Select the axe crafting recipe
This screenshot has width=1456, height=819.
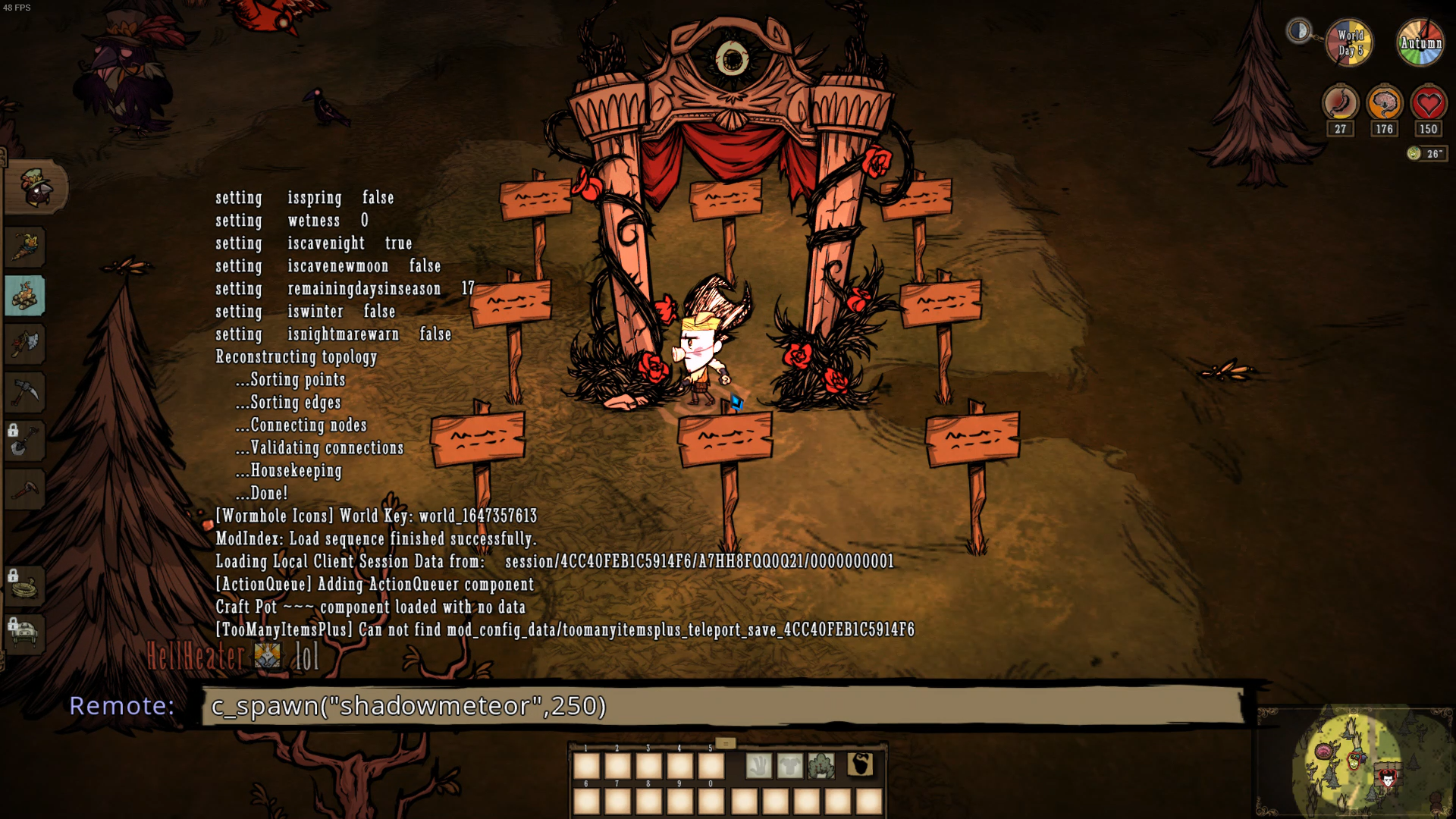25,344
